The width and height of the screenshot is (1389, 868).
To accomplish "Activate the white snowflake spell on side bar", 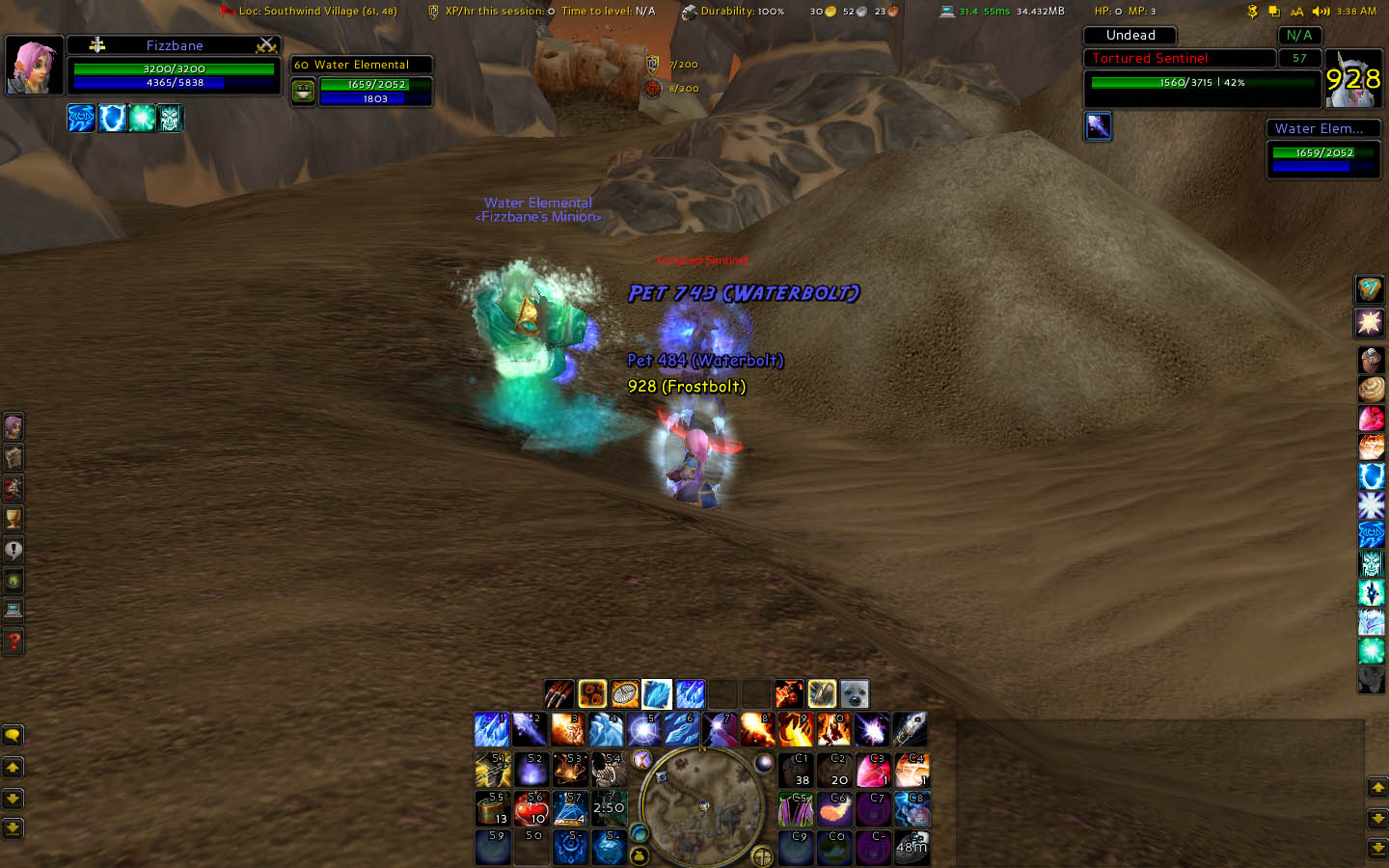I will point(1371,505).
